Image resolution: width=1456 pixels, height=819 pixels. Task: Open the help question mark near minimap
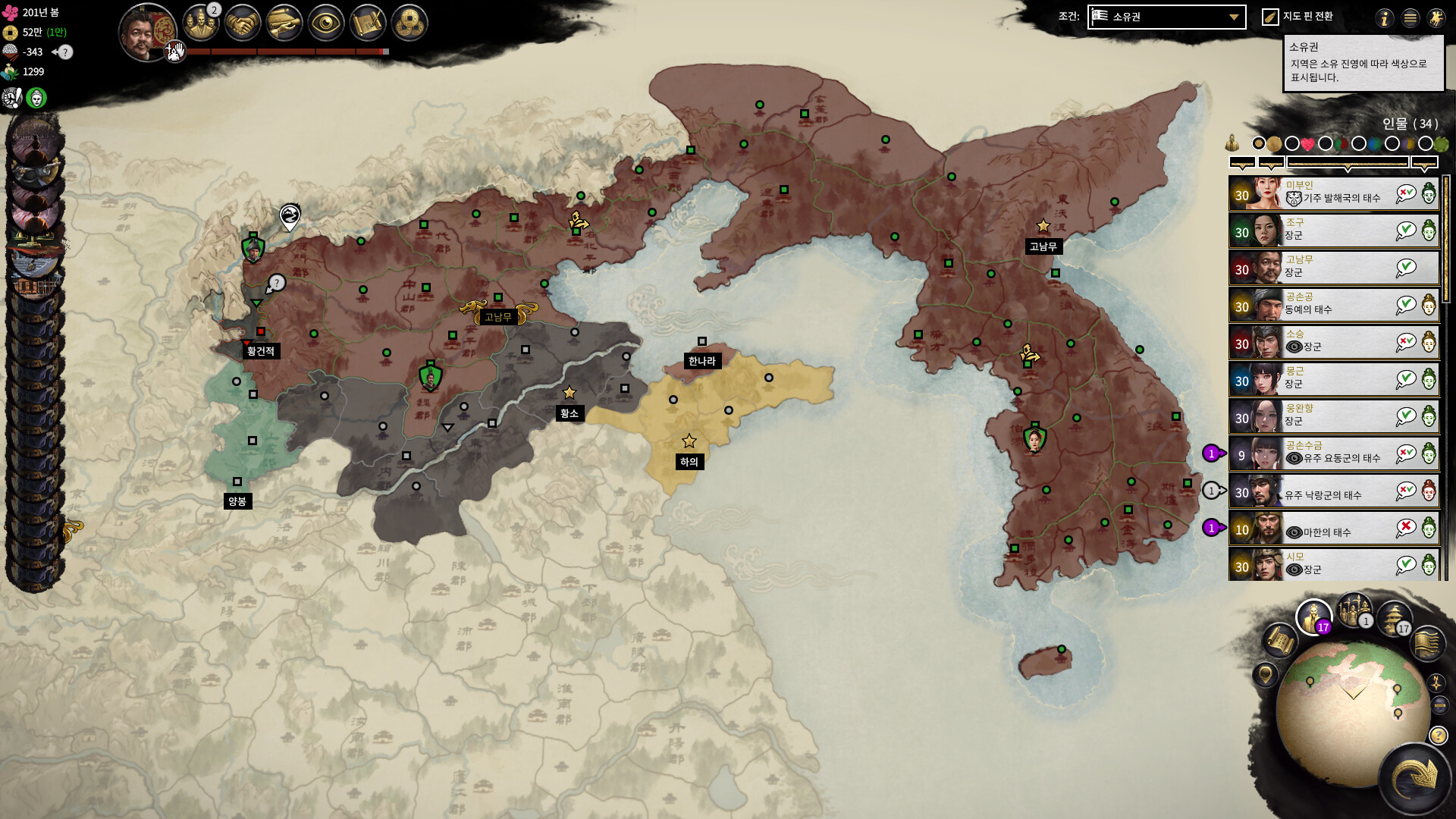(x=1438, y=735)
